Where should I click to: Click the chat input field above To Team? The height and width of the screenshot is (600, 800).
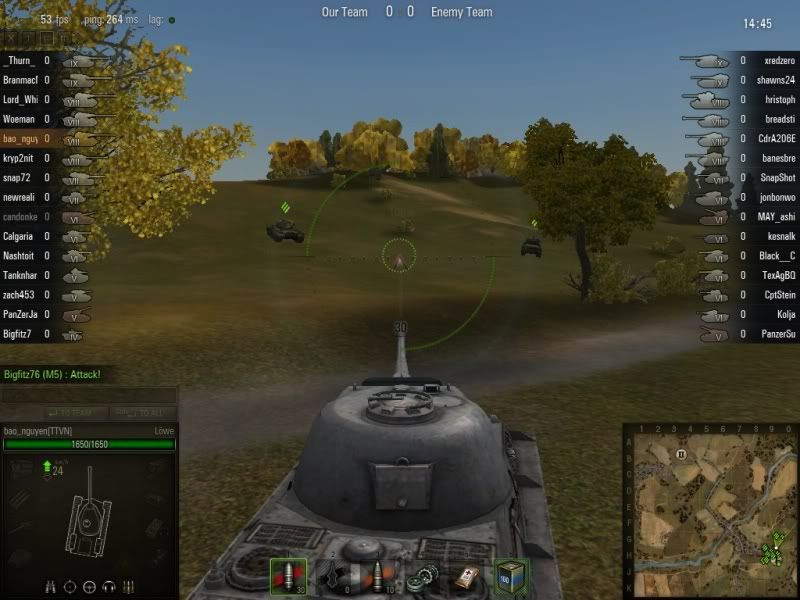pos(88,394)
